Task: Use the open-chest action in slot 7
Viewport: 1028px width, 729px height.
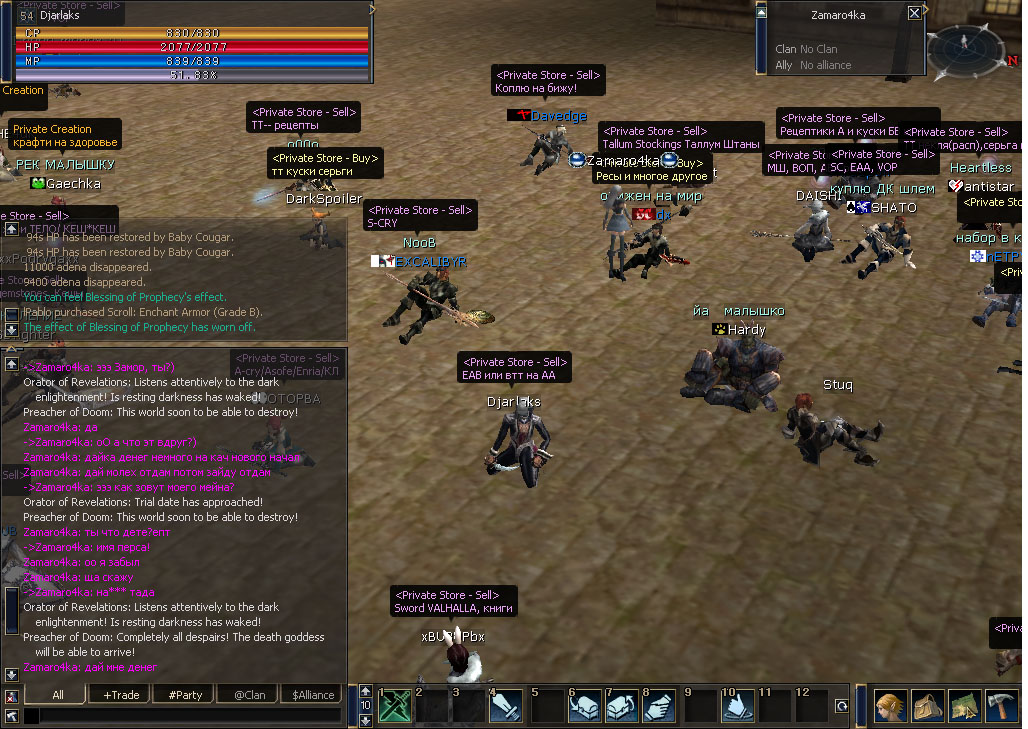Action: point(622,705)
